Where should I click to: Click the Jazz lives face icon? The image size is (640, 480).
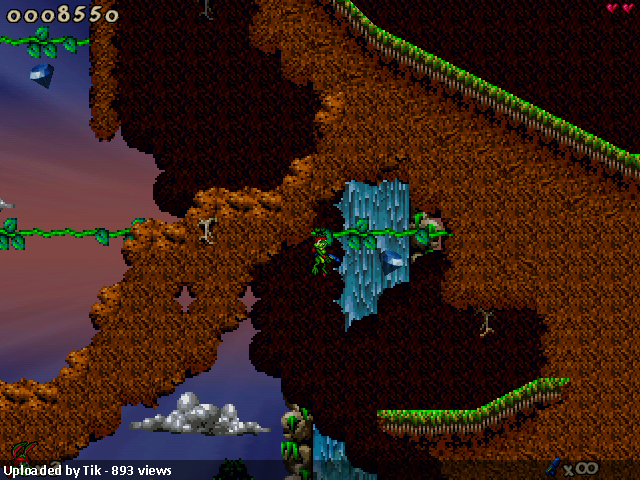click(x=21, y=452)
